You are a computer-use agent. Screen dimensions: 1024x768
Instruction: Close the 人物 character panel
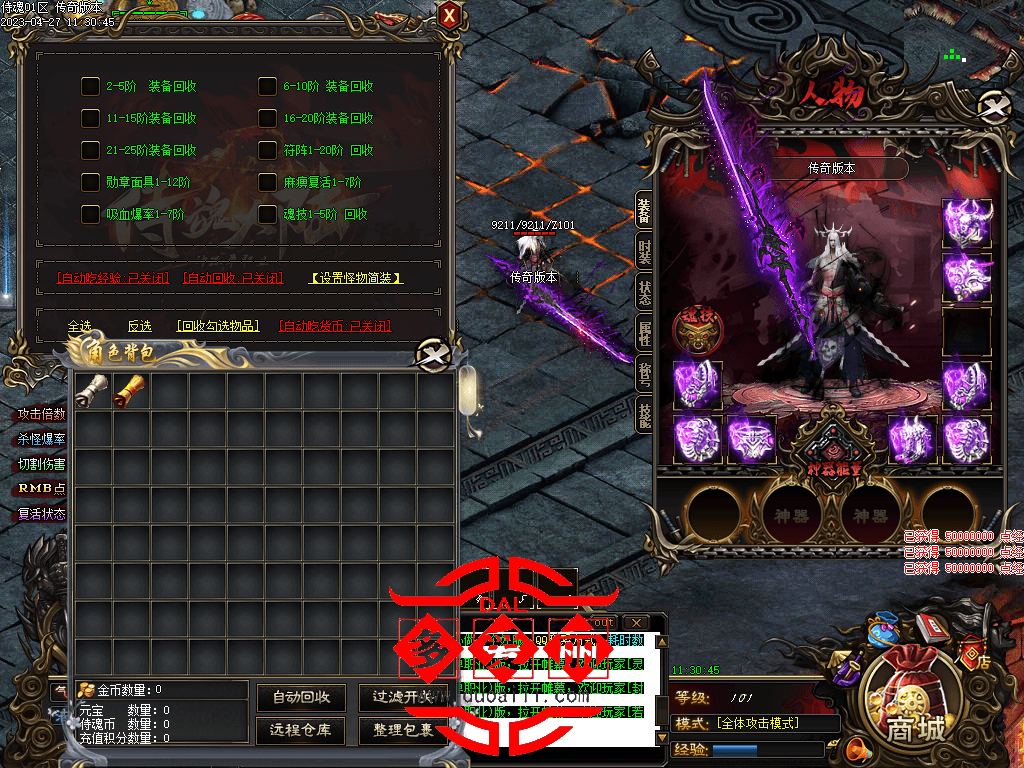coord(992,107)
